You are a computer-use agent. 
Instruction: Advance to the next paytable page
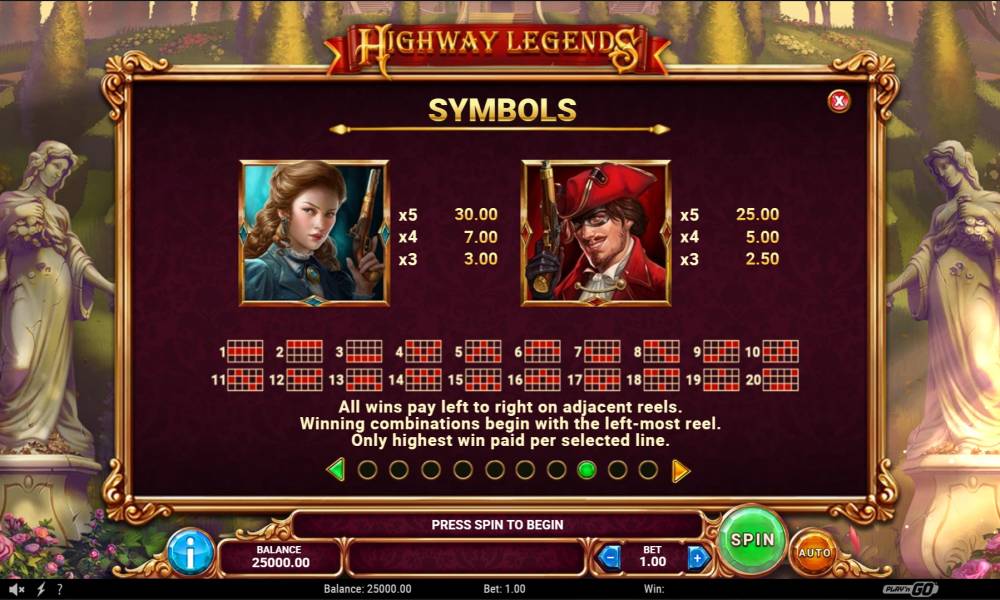(x=680, y=470)
